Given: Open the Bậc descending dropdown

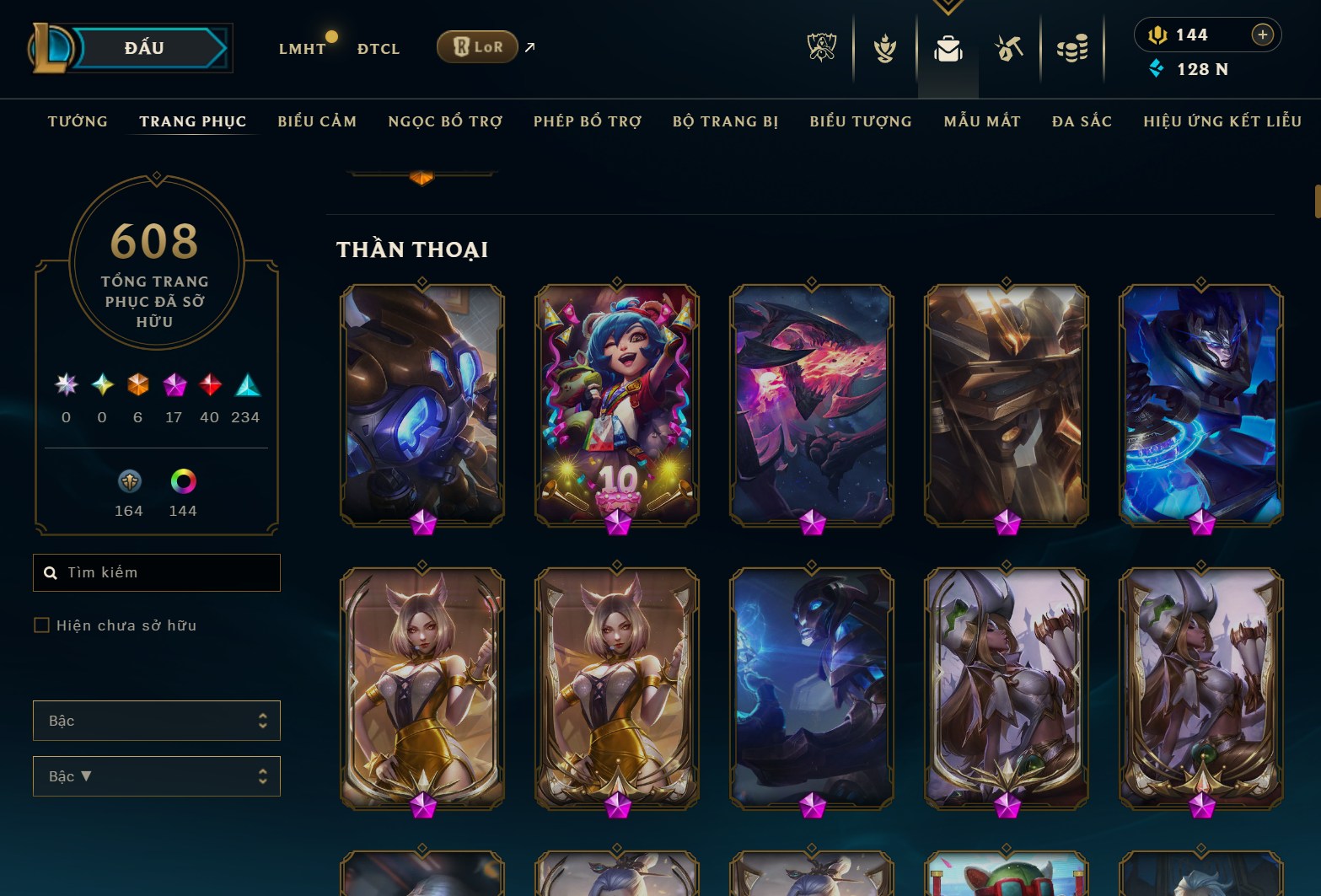Looking at the screenshot, I should 156,776.
